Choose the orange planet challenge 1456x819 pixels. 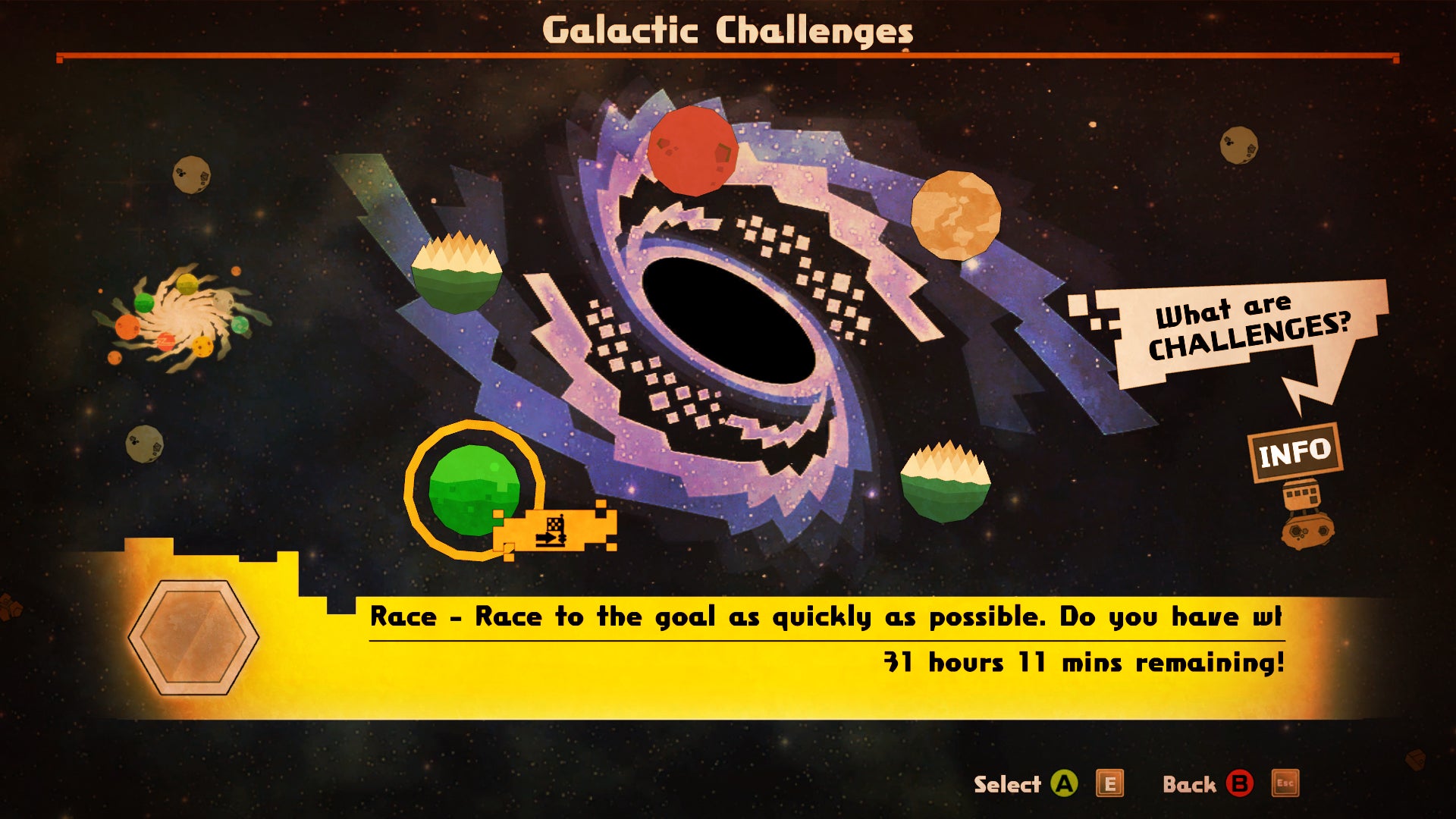click(955, 215)
